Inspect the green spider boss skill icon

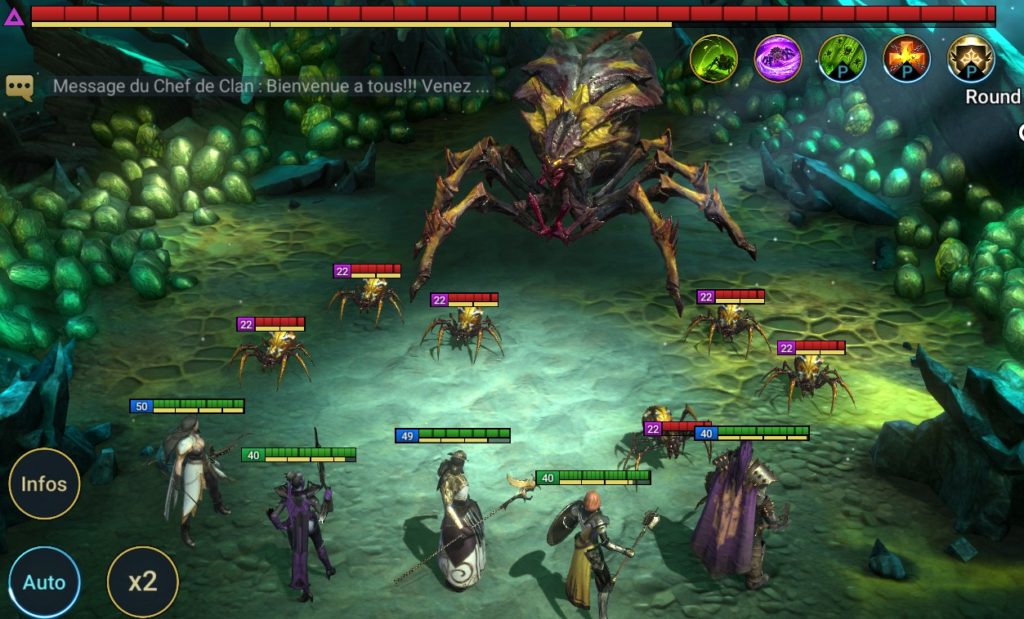click(x=714, y=58)
